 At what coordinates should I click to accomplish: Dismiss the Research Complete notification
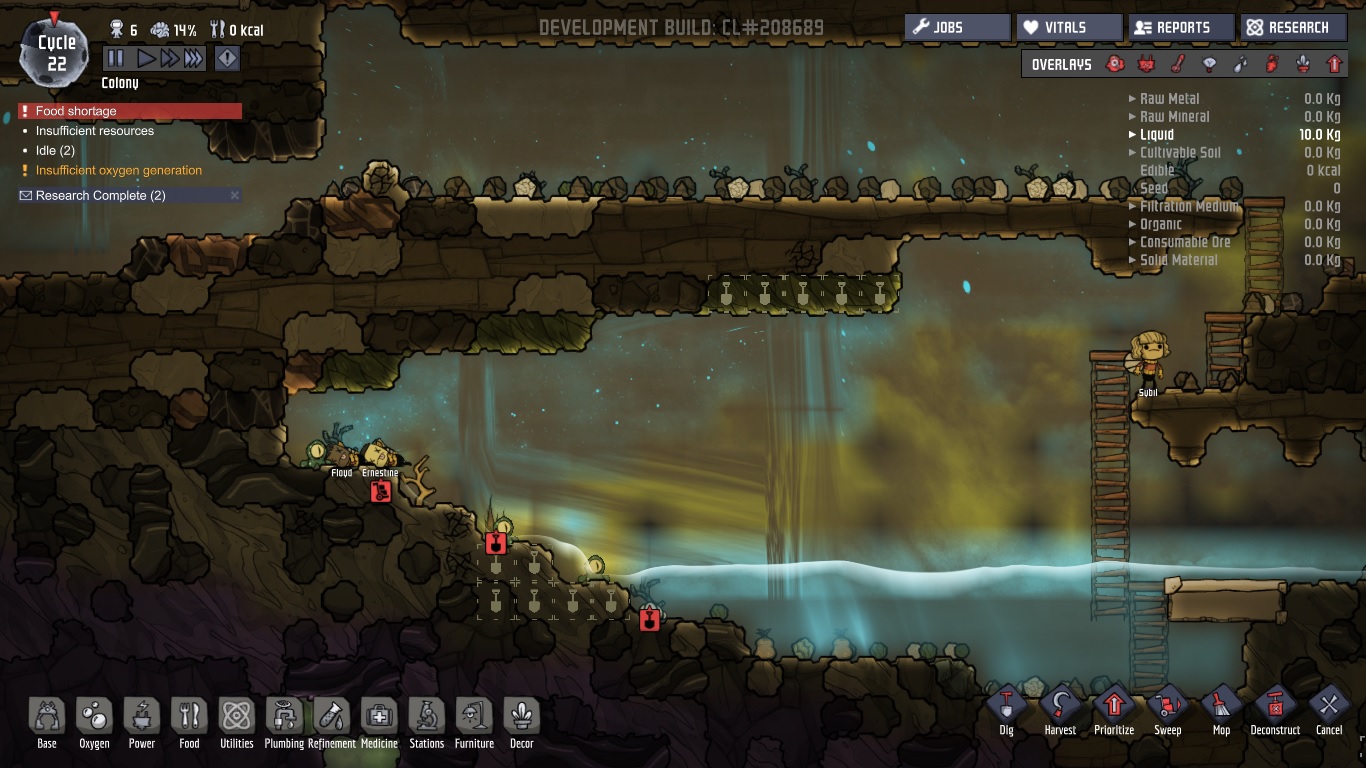coord(235,195)
